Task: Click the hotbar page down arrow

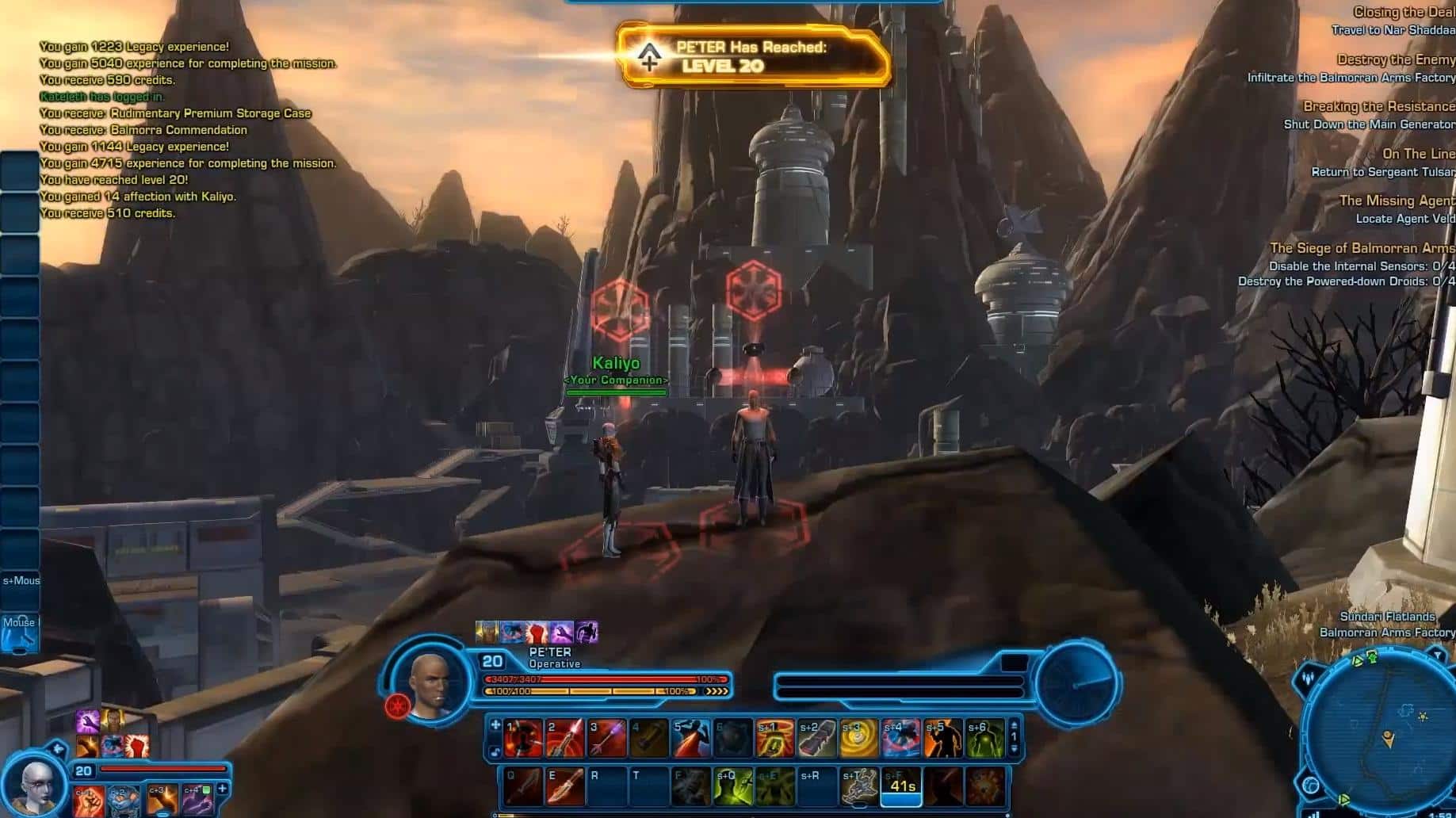Action: (x=1014, y=749)
